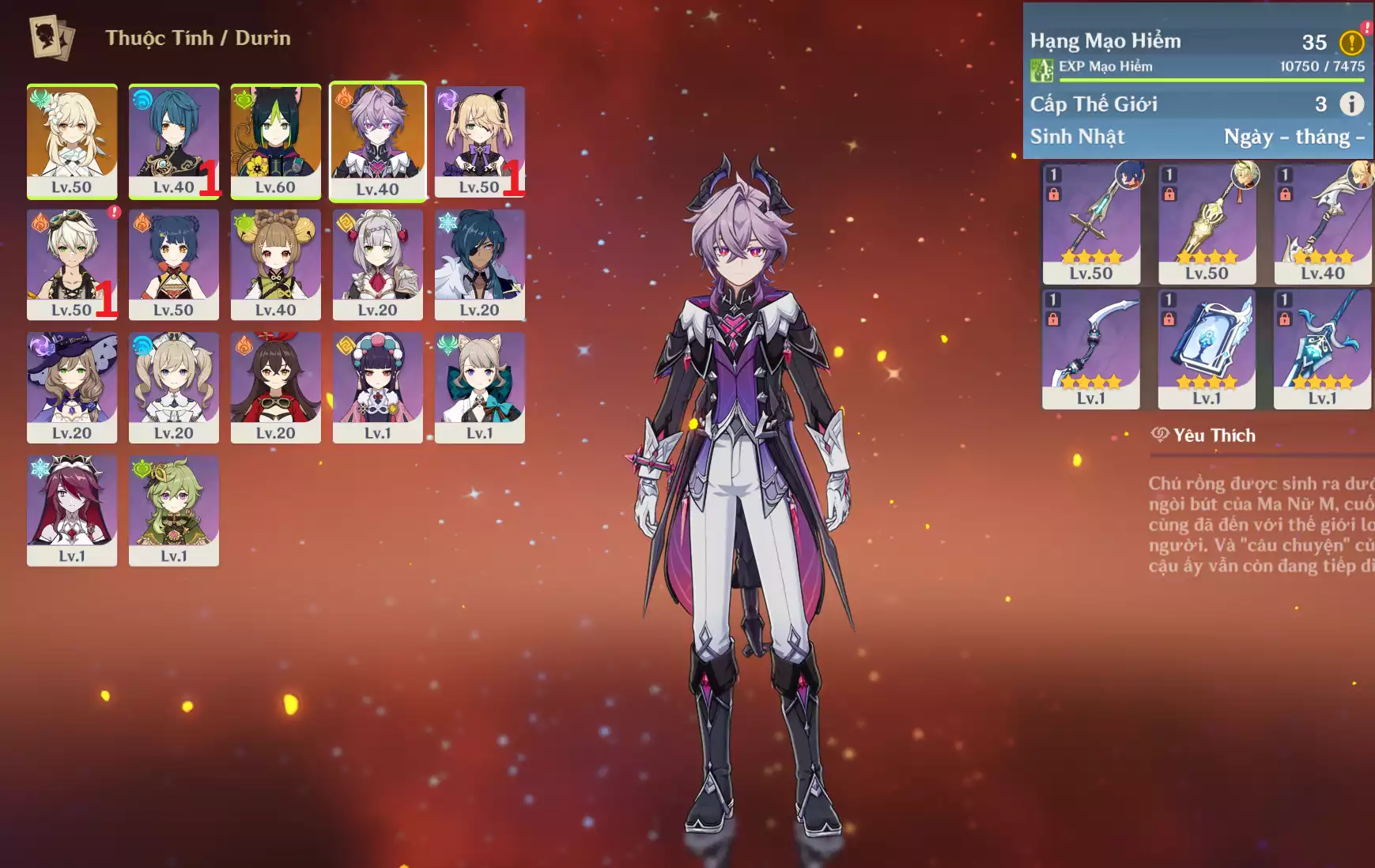Choose Xingqiu's Lv.40 character card
This screenshot has height=868, width=1375.
[x=174, y=141]
